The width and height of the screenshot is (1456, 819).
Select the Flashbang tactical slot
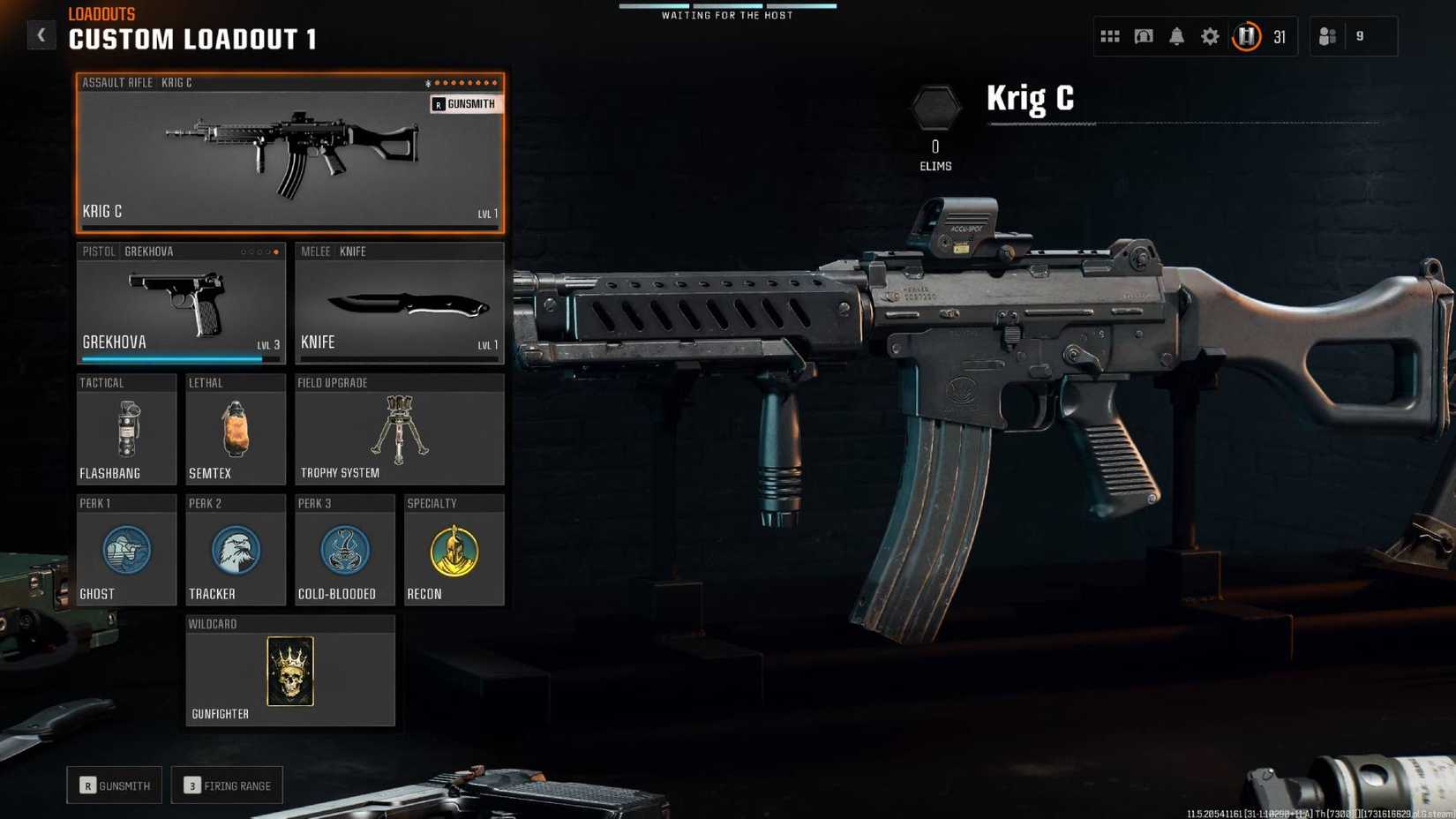click(126, 431)
